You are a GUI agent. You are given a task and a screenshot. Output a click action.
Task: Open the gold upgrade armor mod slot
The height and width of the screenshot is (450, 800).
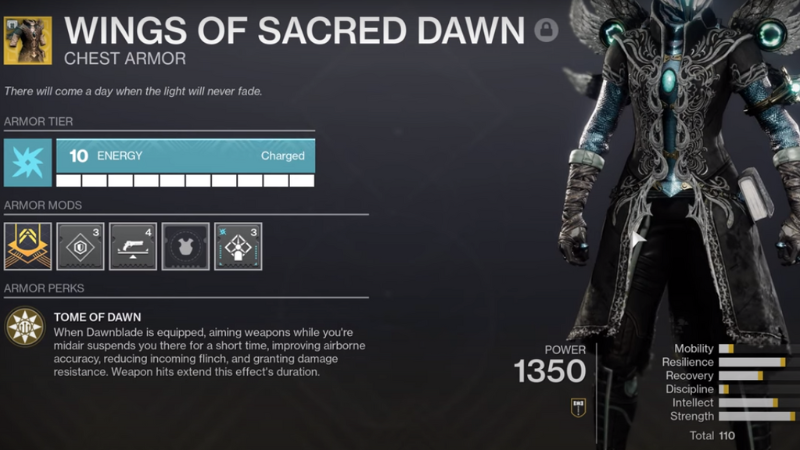point(28,246)
